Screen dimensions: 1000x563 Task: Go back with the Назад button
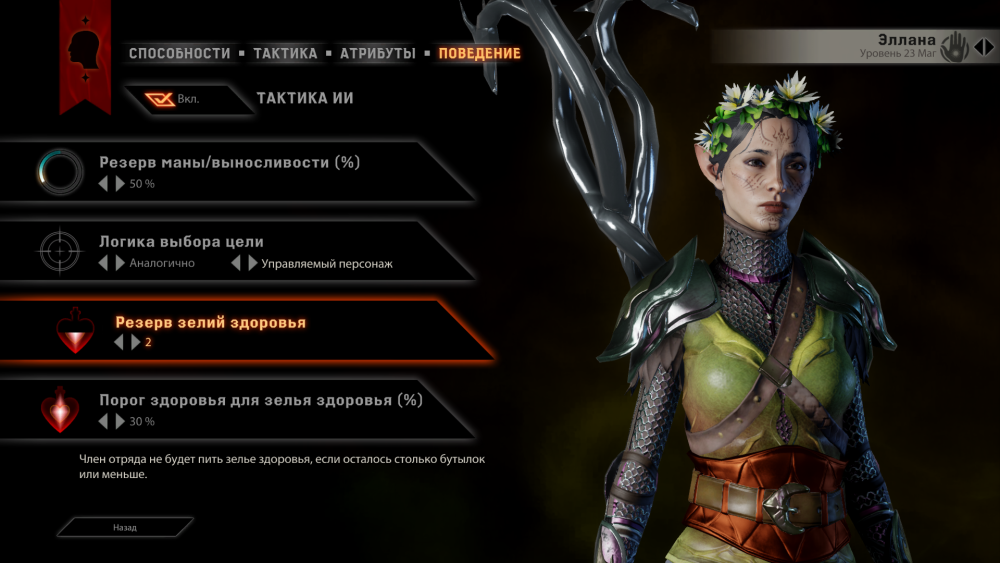point(125,527)
